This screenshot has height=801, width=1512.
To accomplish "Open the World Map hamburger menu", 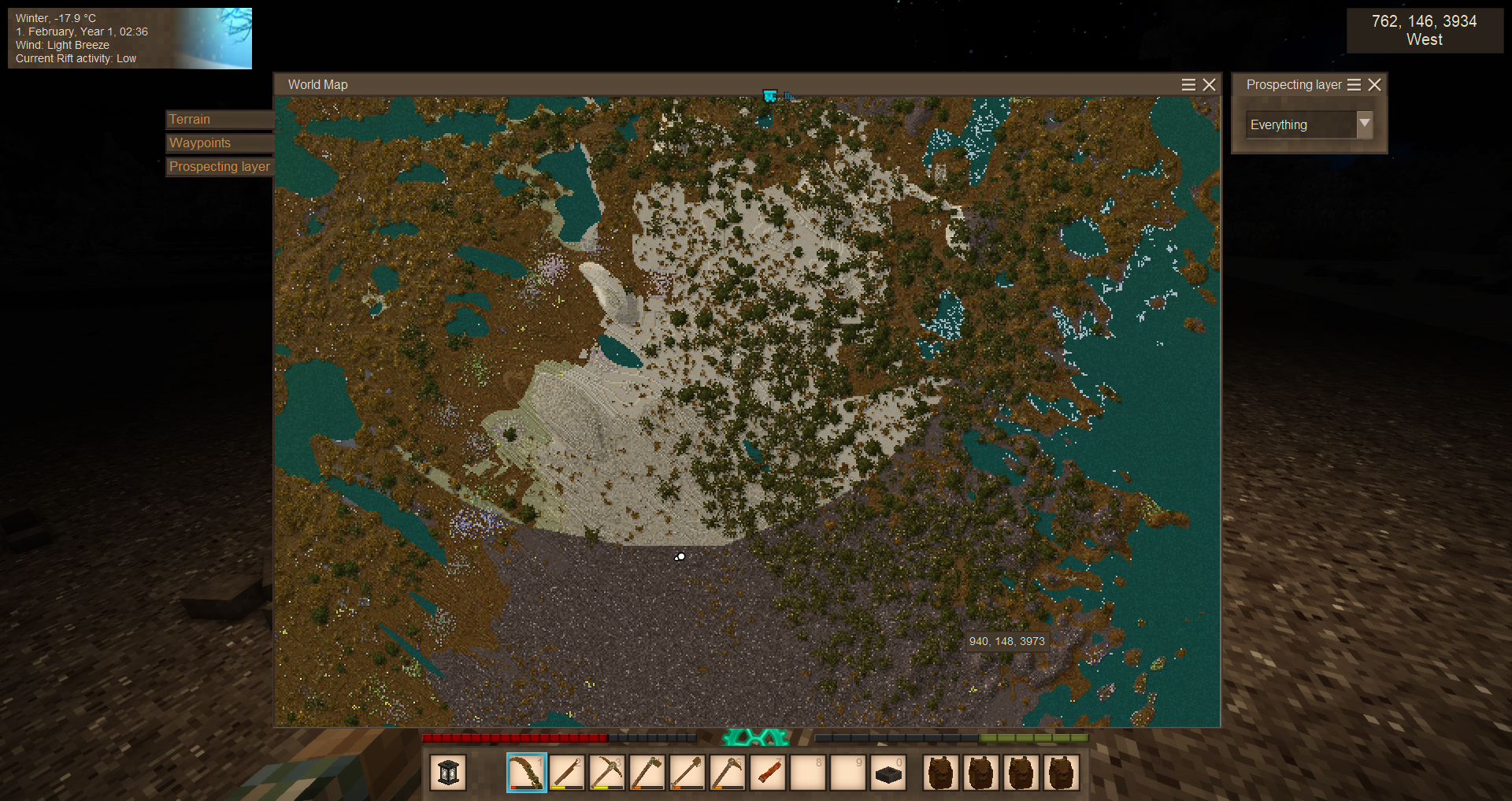I will [x=1188, y=85].
